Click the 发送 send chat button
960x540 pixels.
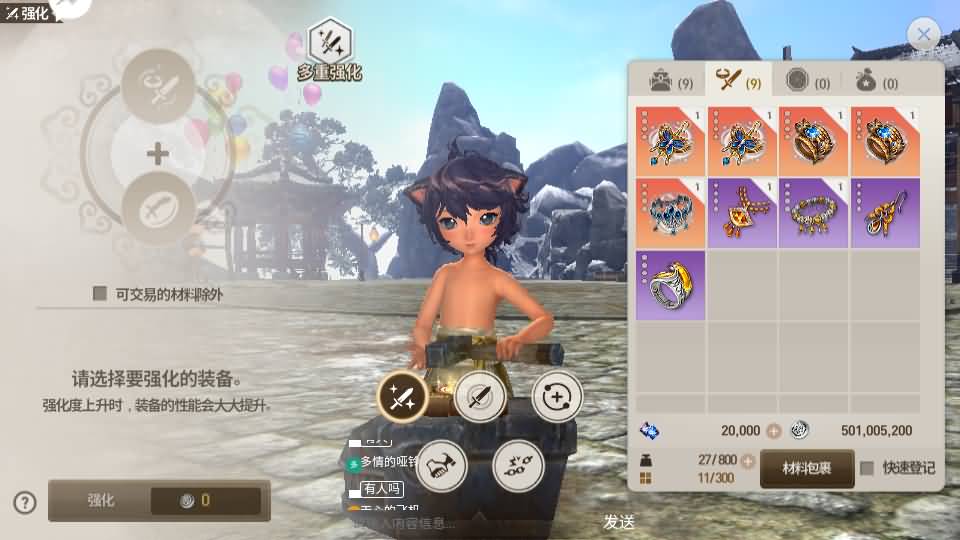point(619,522)
